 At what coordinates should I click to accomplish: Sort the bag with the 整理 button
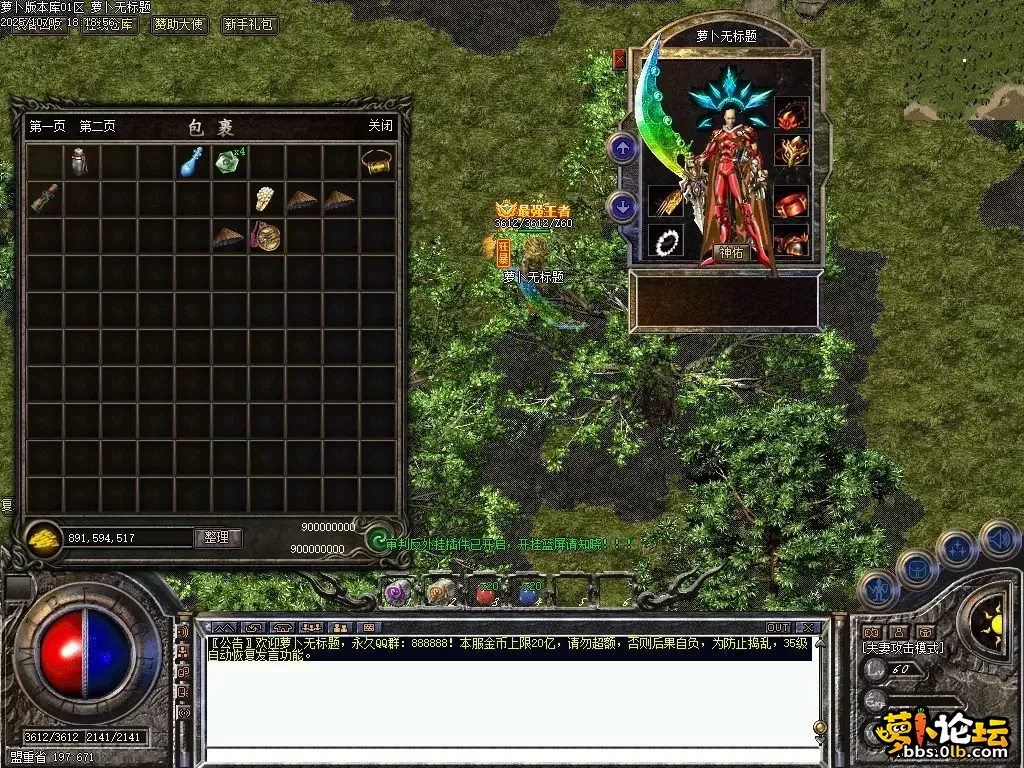point(217,538)
